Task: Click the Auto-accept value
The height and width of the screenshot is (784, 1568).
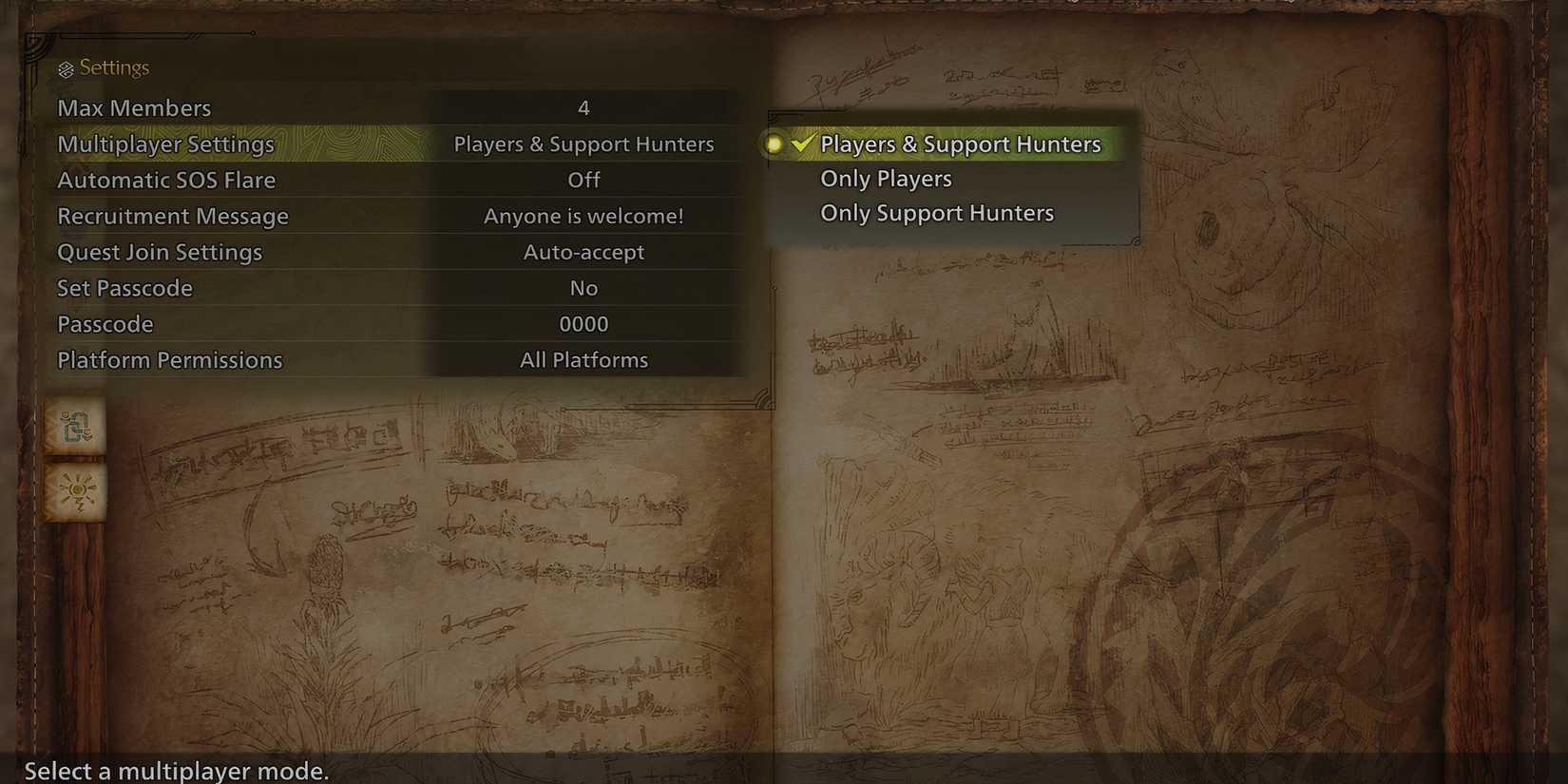Action: pos(583,252)
